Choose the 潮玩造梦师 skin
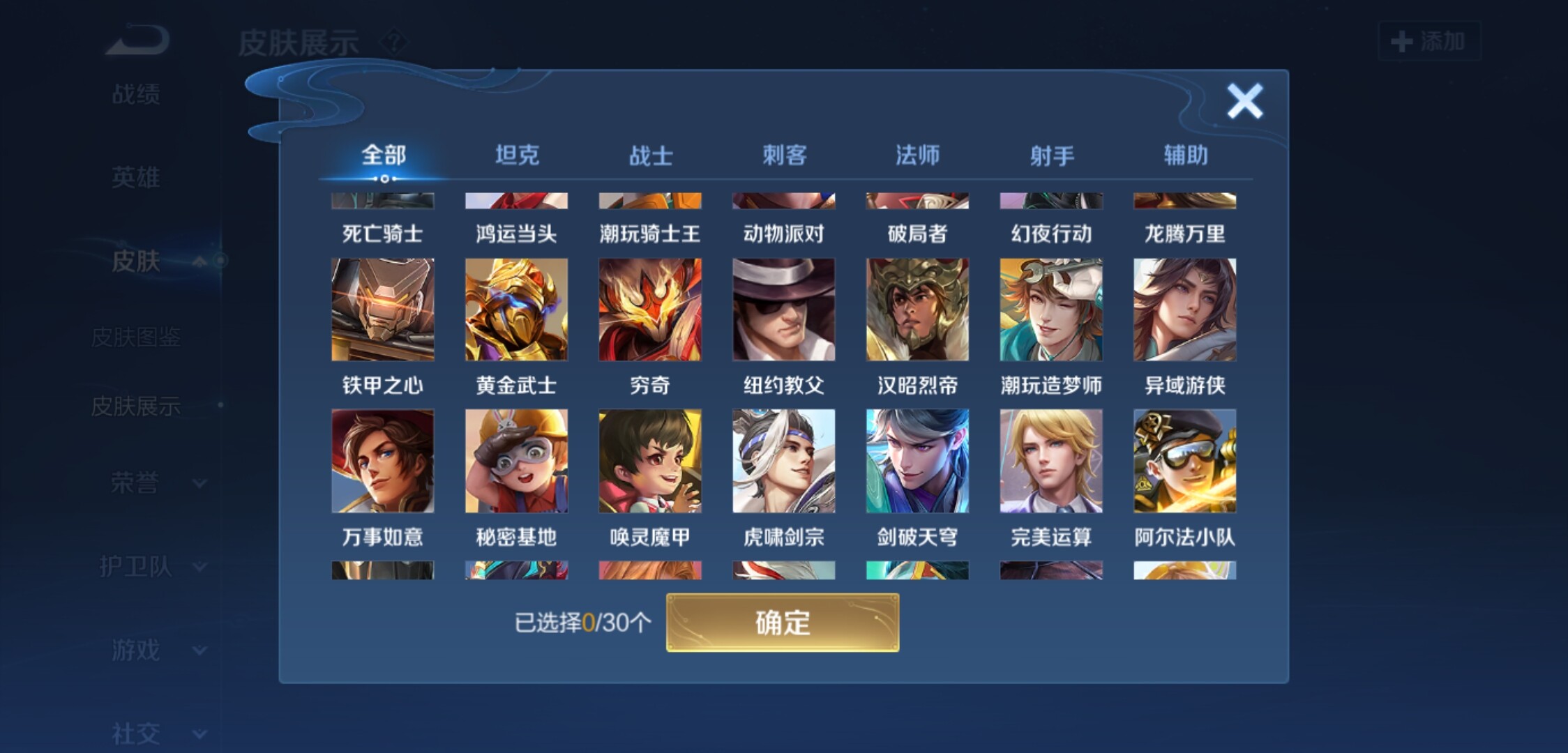This screenshot has width=1568, height=753. pos(1051,310)
